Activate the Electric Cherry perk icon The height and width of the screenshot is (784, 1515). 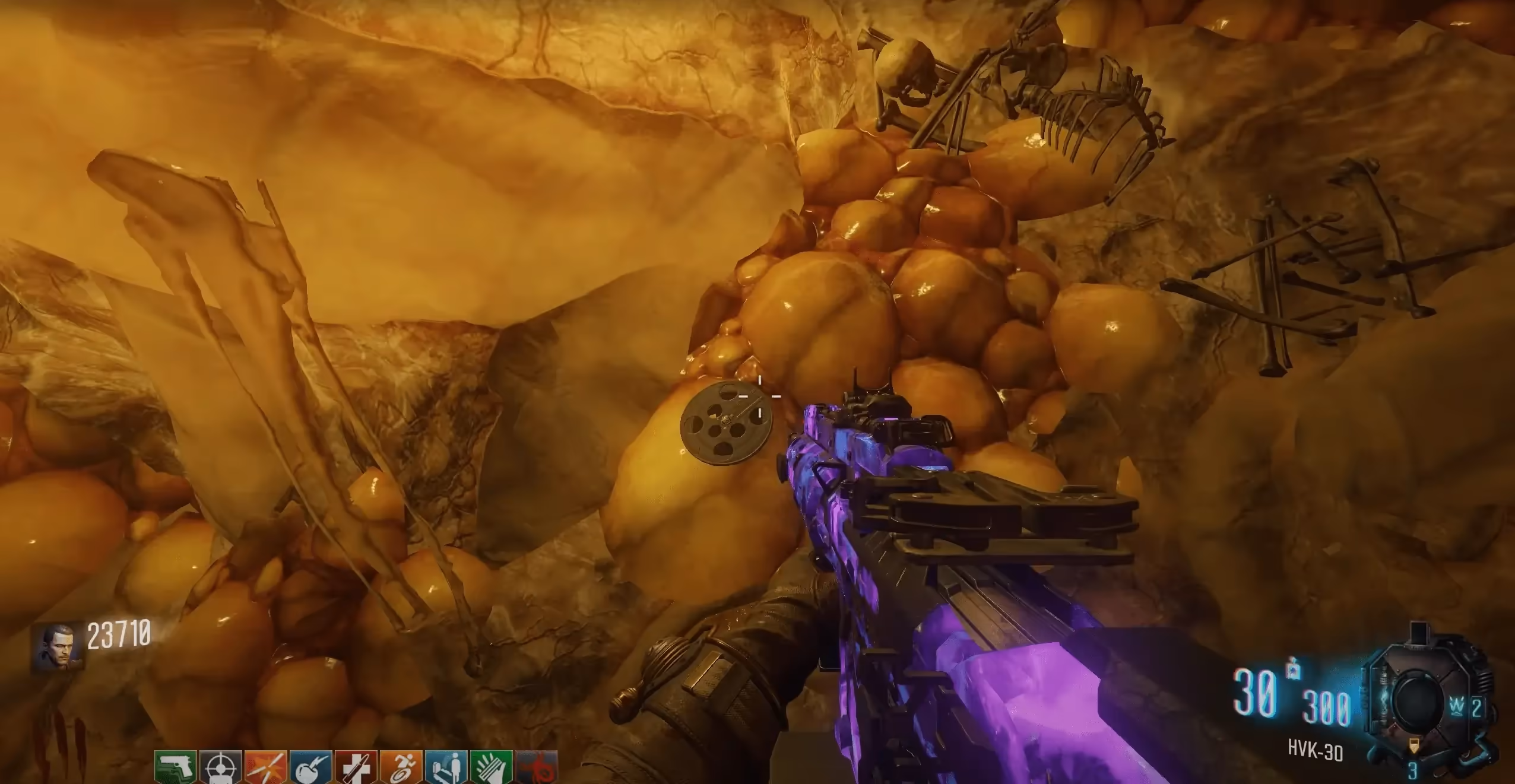tap(311, 767)
